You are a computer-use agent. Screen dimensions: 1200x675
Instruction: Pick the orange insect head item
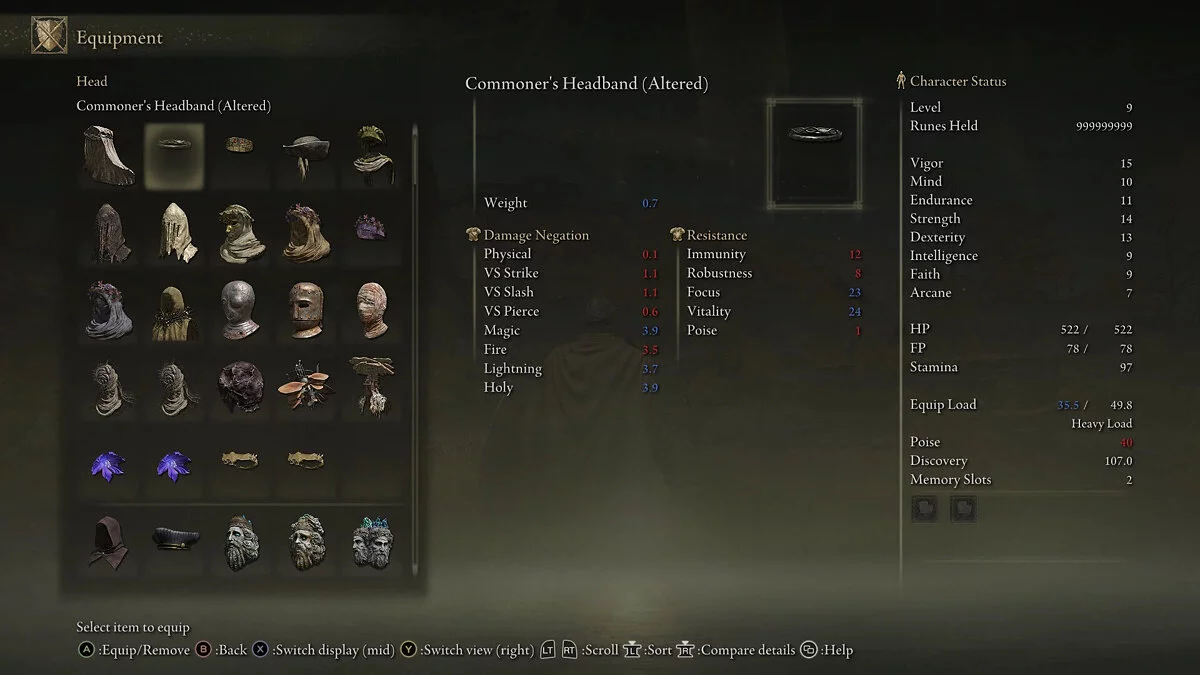[306, 384]
